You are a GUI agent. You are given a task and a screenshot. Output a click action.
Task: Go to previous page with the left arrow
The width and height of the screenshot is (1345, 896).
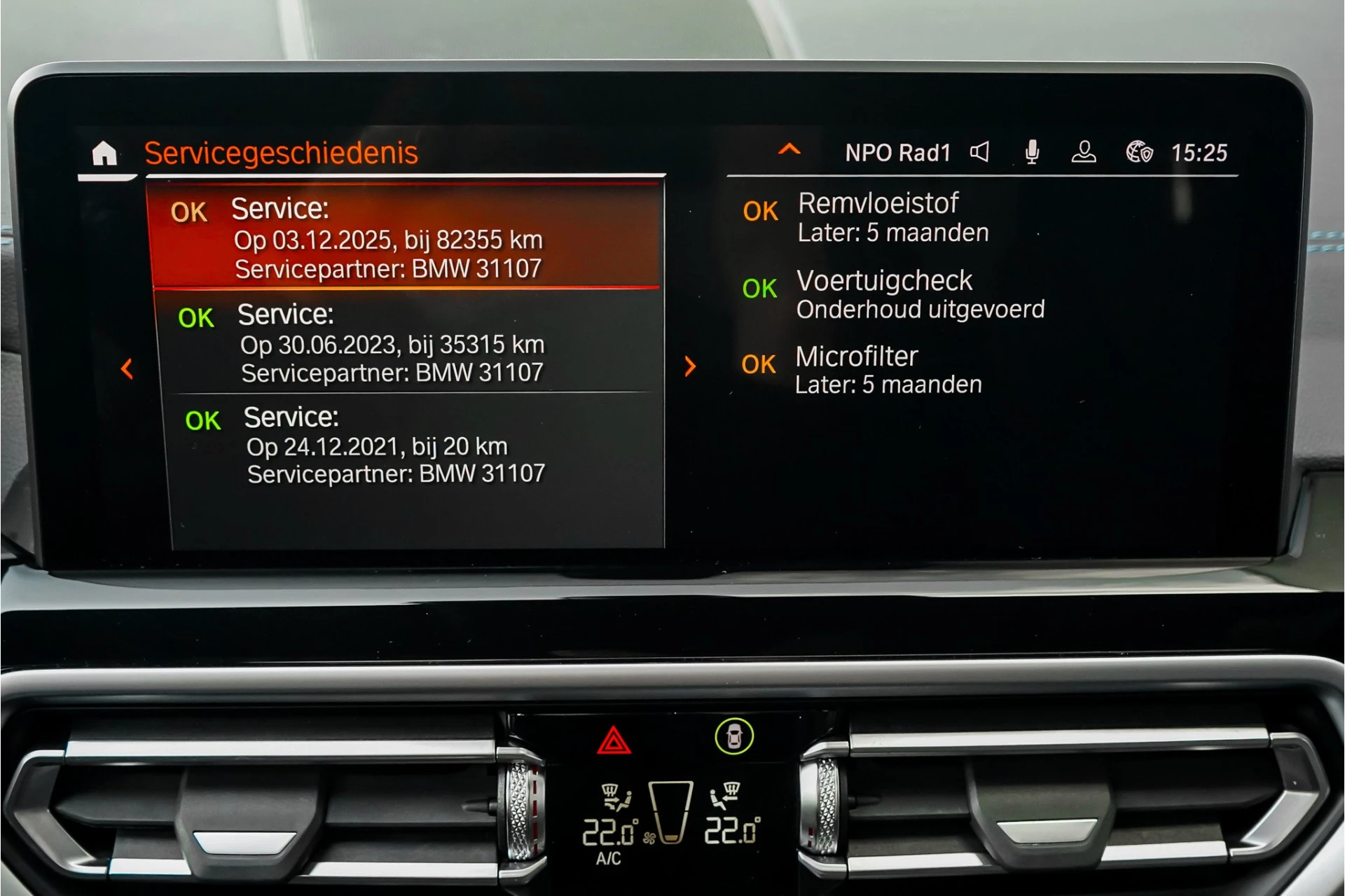coord(127,370)
